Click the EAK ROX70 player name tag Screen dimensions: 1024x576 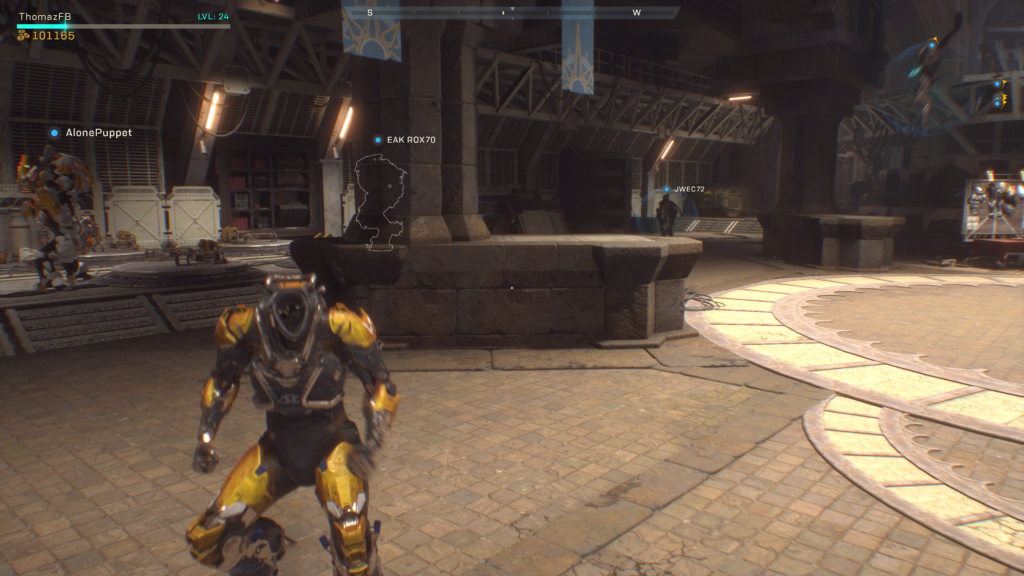tap(406, 140)
